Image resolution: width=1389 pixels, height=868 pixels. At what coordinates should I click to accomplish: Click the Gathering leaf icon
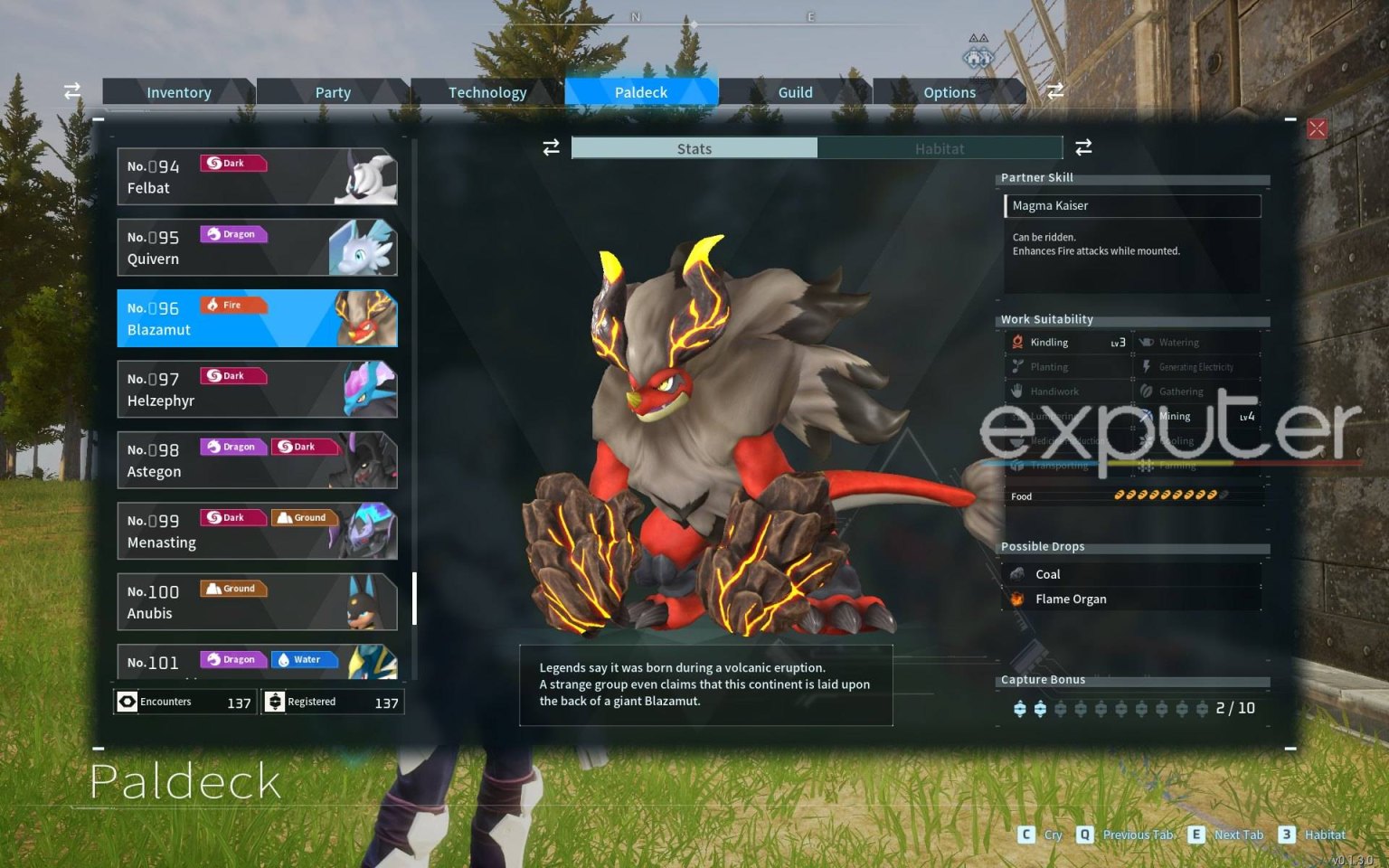[x=1147, y=391]
